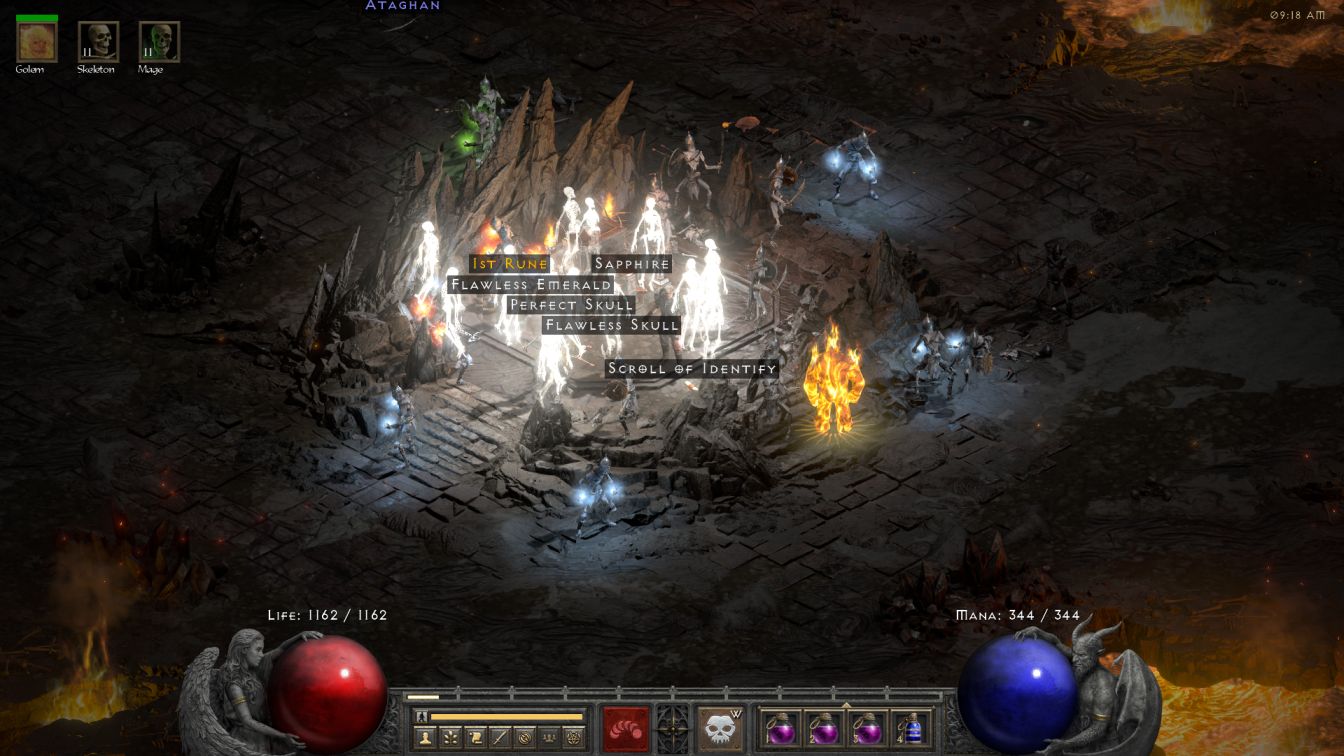Select the Mage minion portrait
Screen dimensions: 1344x756
pos(159,42)
